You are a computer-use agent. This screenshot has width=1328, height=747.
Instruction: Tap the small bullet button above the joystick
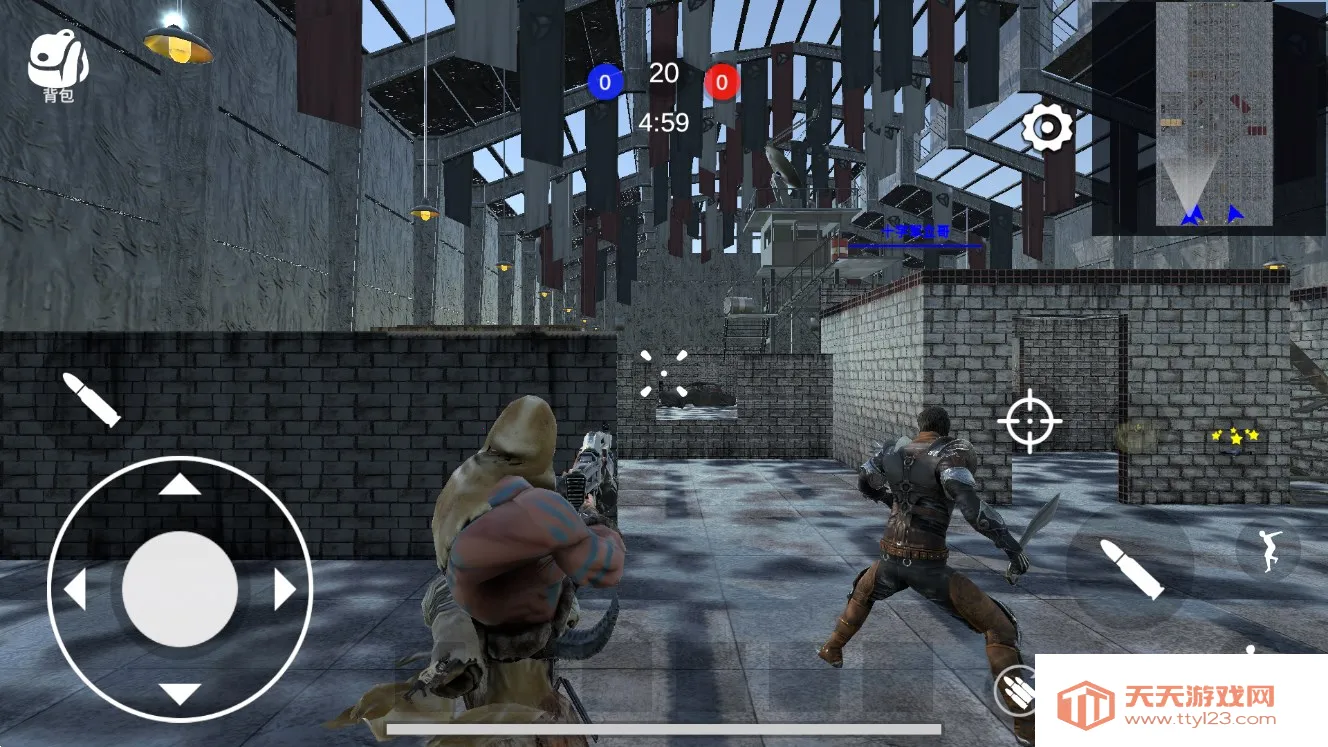coord(91,399)
